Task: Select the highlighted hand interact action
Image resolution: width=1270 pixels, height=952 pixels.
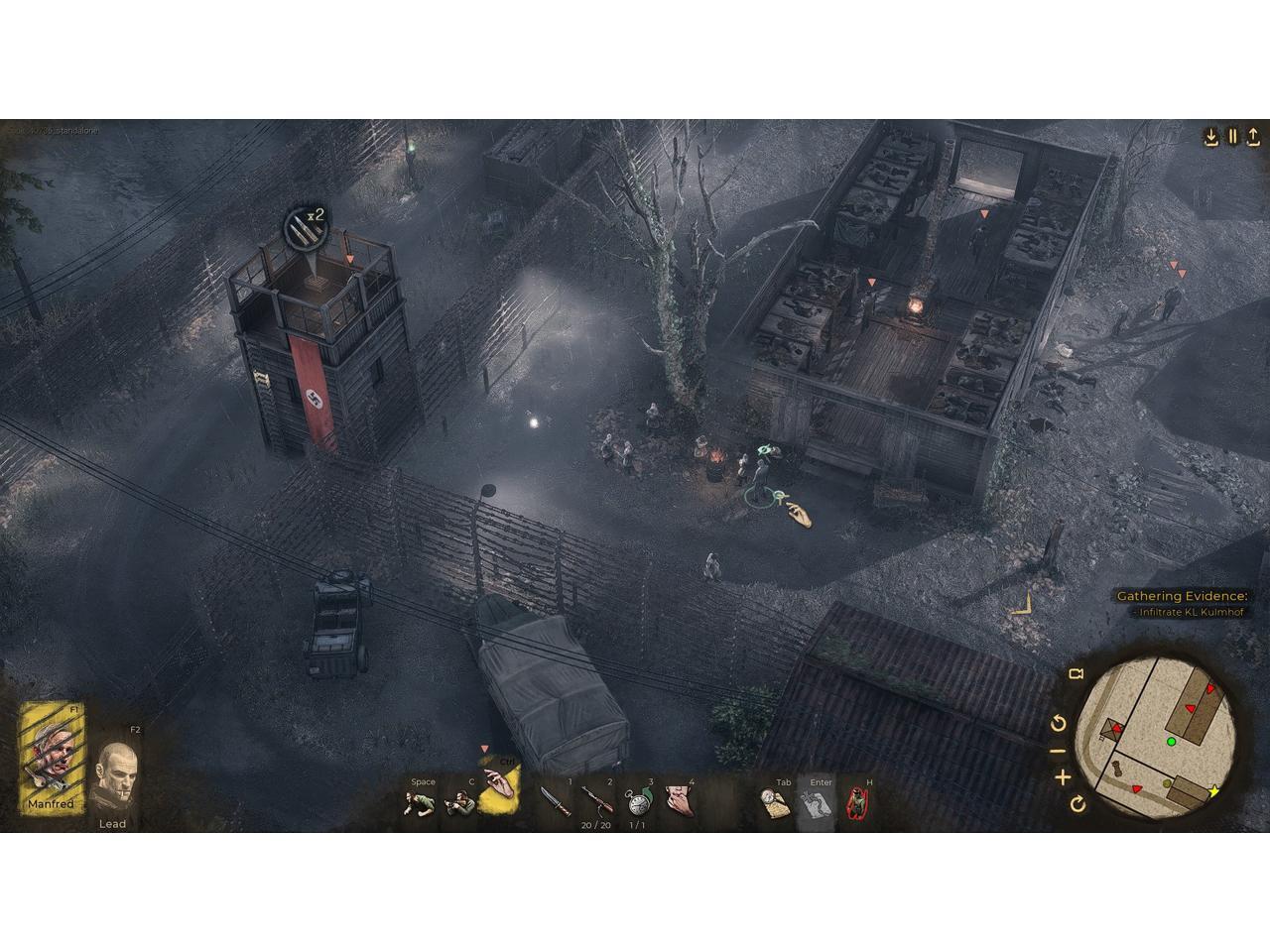Action: click(500, 790)
